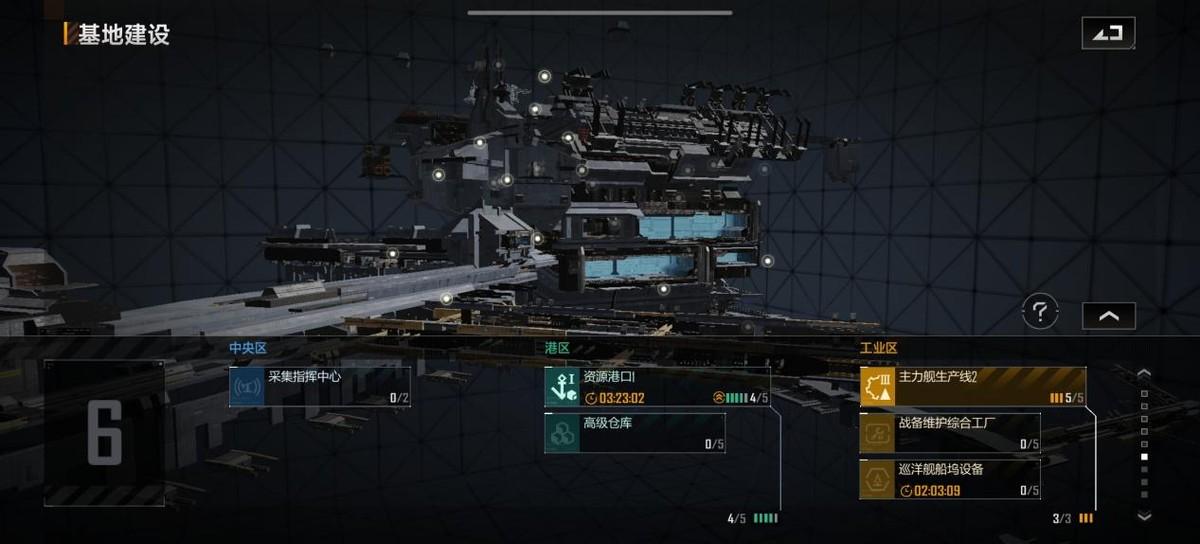Click the level 6 base tile

click(x=104, y=433)
